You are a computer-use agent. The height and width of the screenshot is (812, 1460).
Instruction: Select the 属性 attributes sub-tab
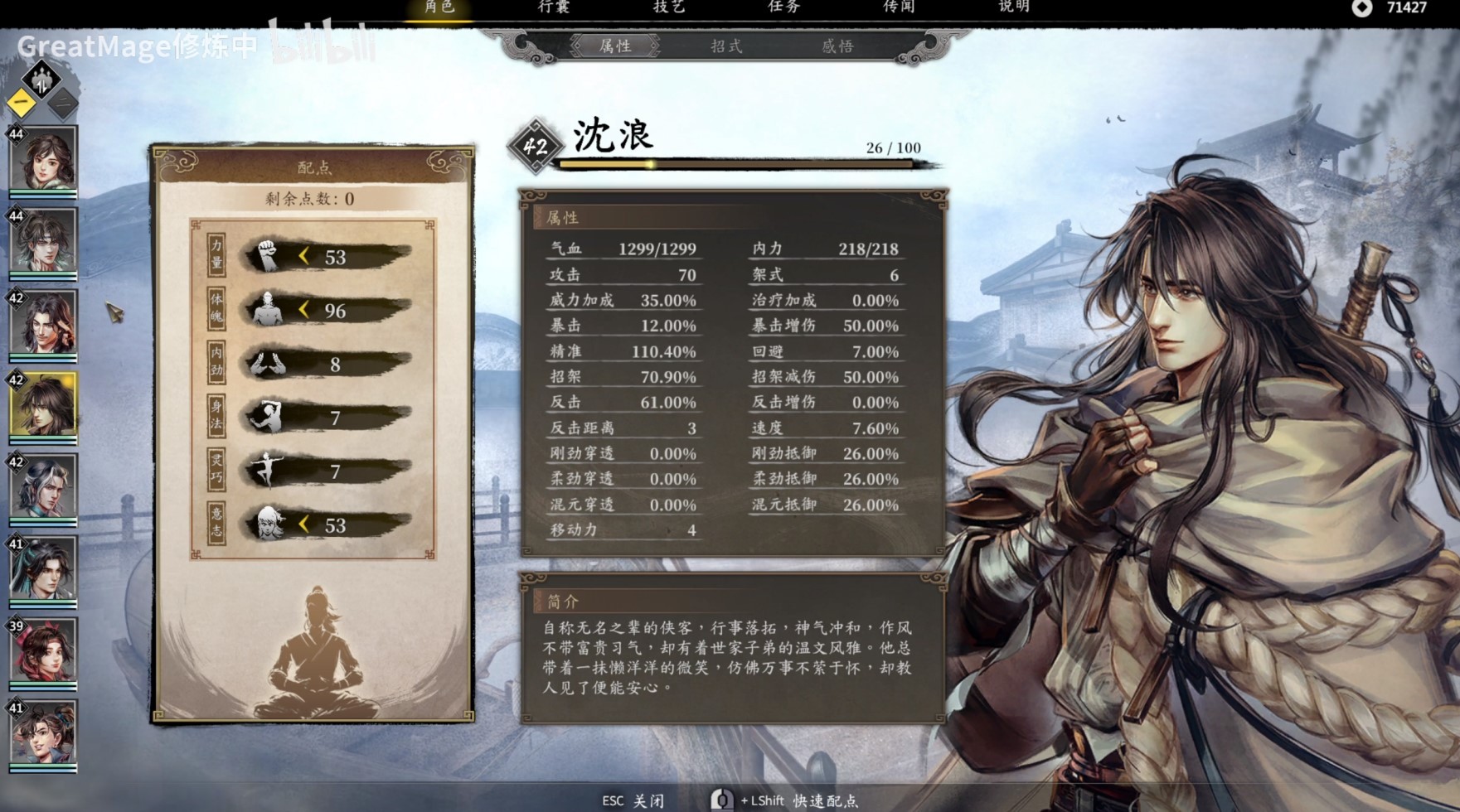615,46
